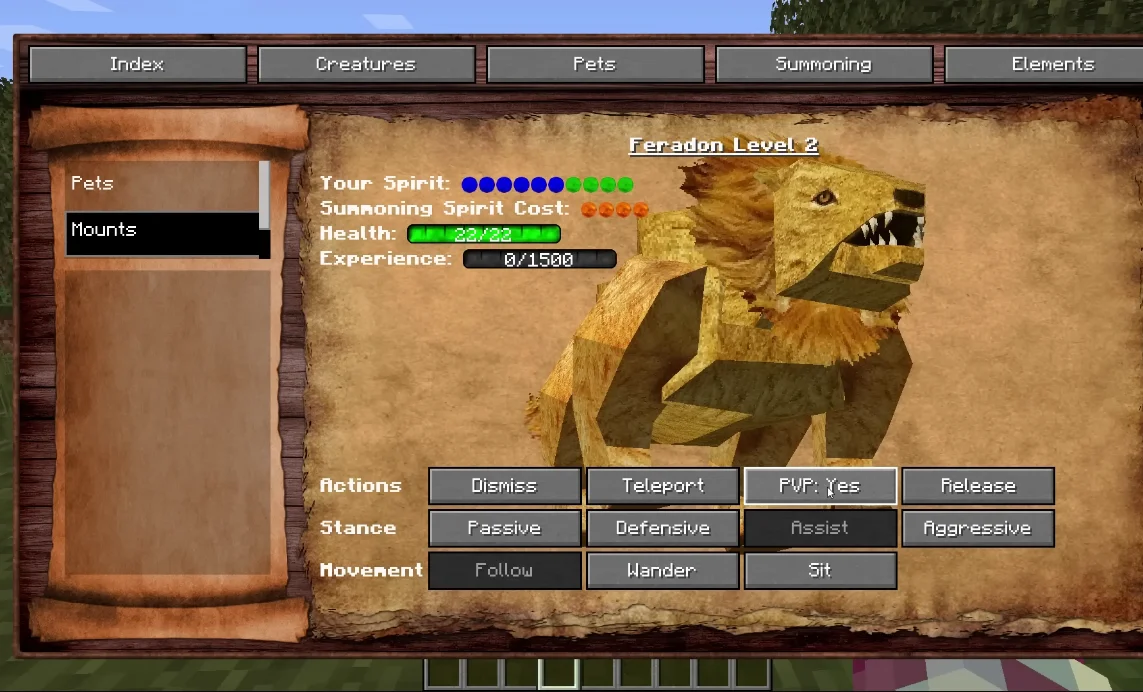The width and height of the screenshot is (1143, 692).
Task: Click the side list scrollbar
Action: coord(264,196)
